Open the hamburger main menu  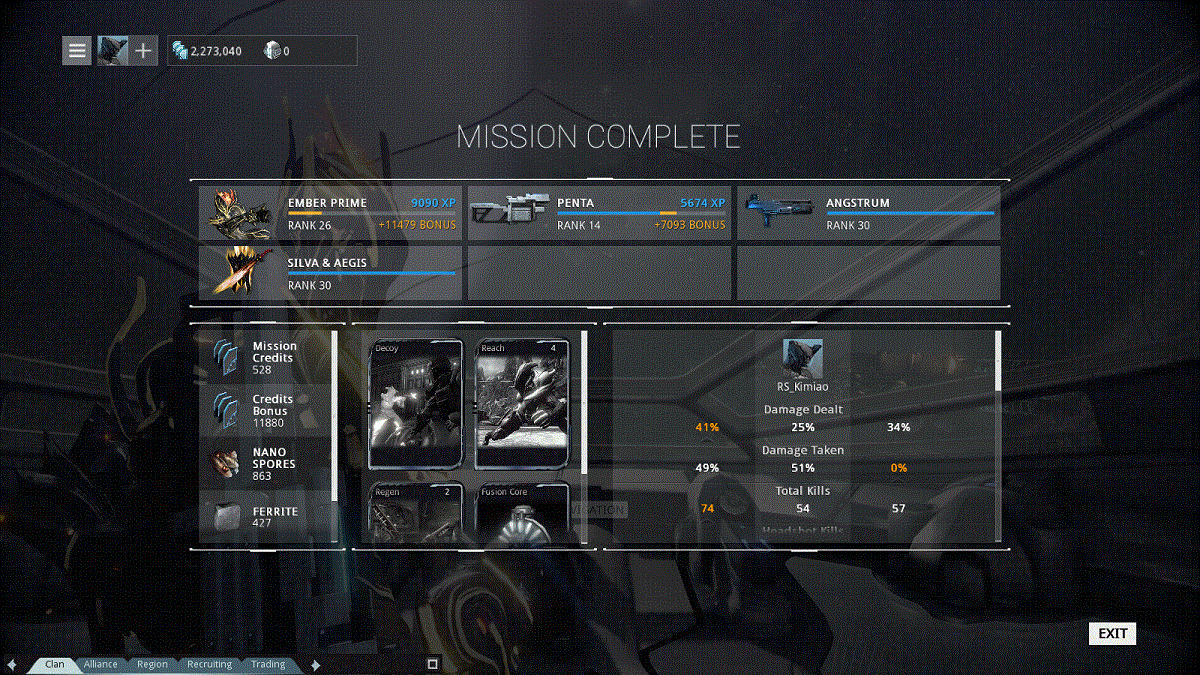pos(77,50)
